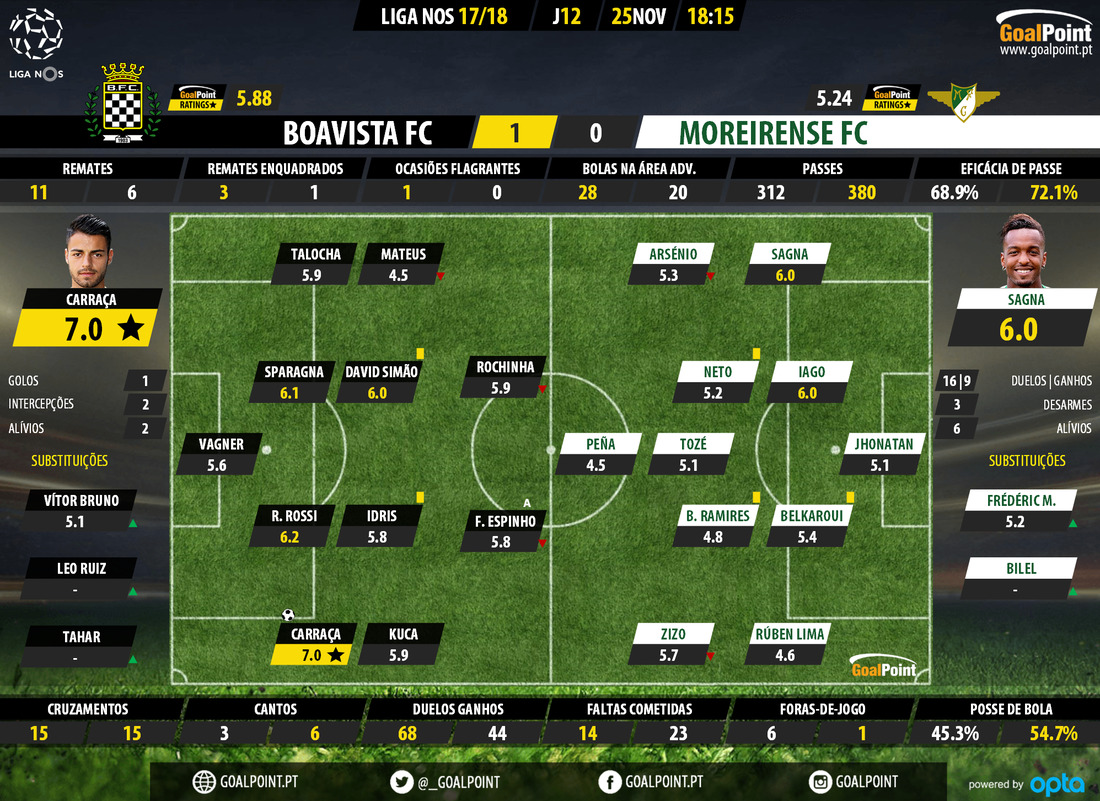The height and width of the screenshot is (801, 1100).
Task: Choose substitute Frédéric M.
Action: click(1018, 510)
